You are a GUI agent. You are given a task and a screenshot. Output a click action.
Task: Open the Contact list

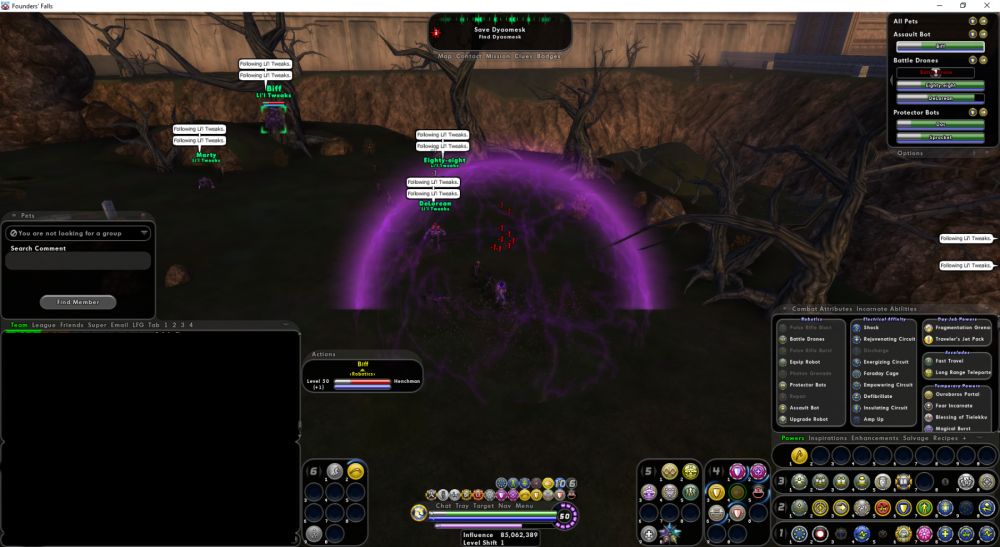click(469, 56)
